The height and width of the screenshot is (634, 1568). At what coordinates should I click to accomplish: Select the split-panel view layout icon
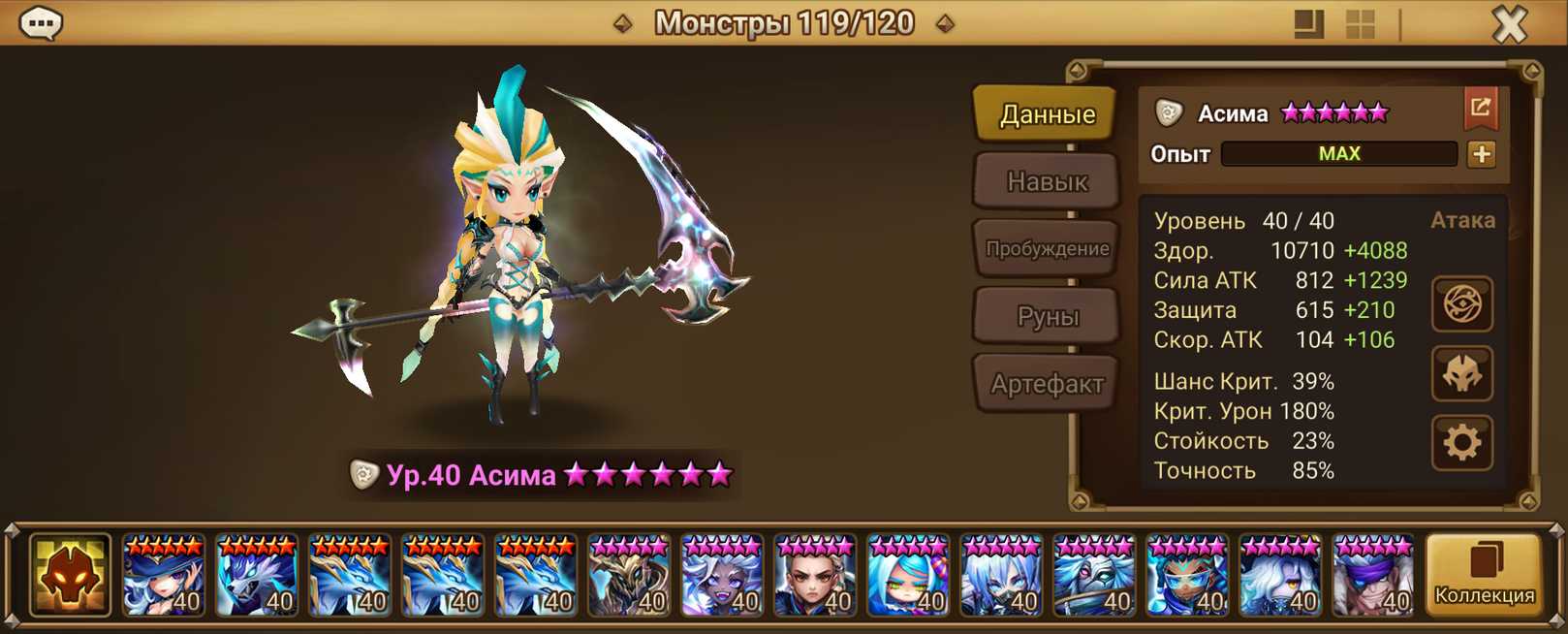pyautogui.click(x=1308, y=23)
